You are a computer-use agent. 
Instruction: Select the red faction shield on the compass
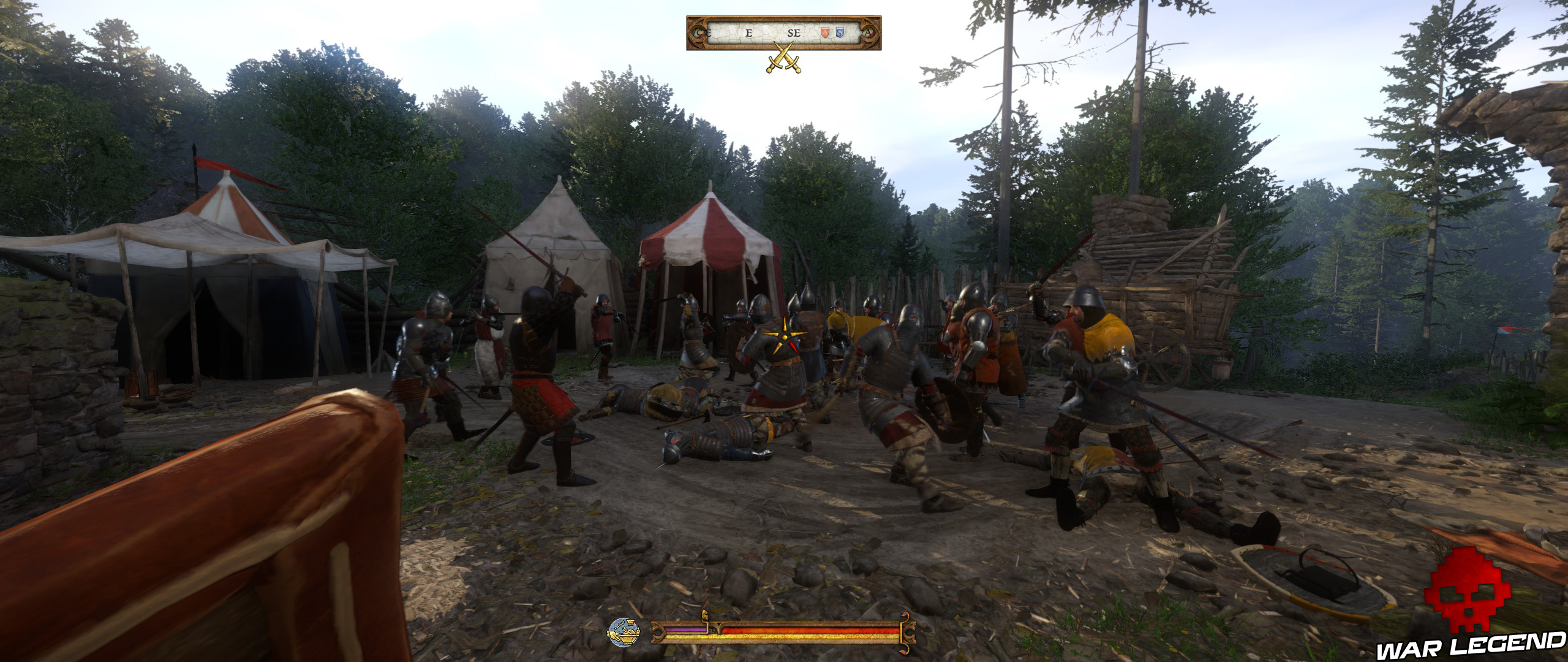(x=825, y=32)
